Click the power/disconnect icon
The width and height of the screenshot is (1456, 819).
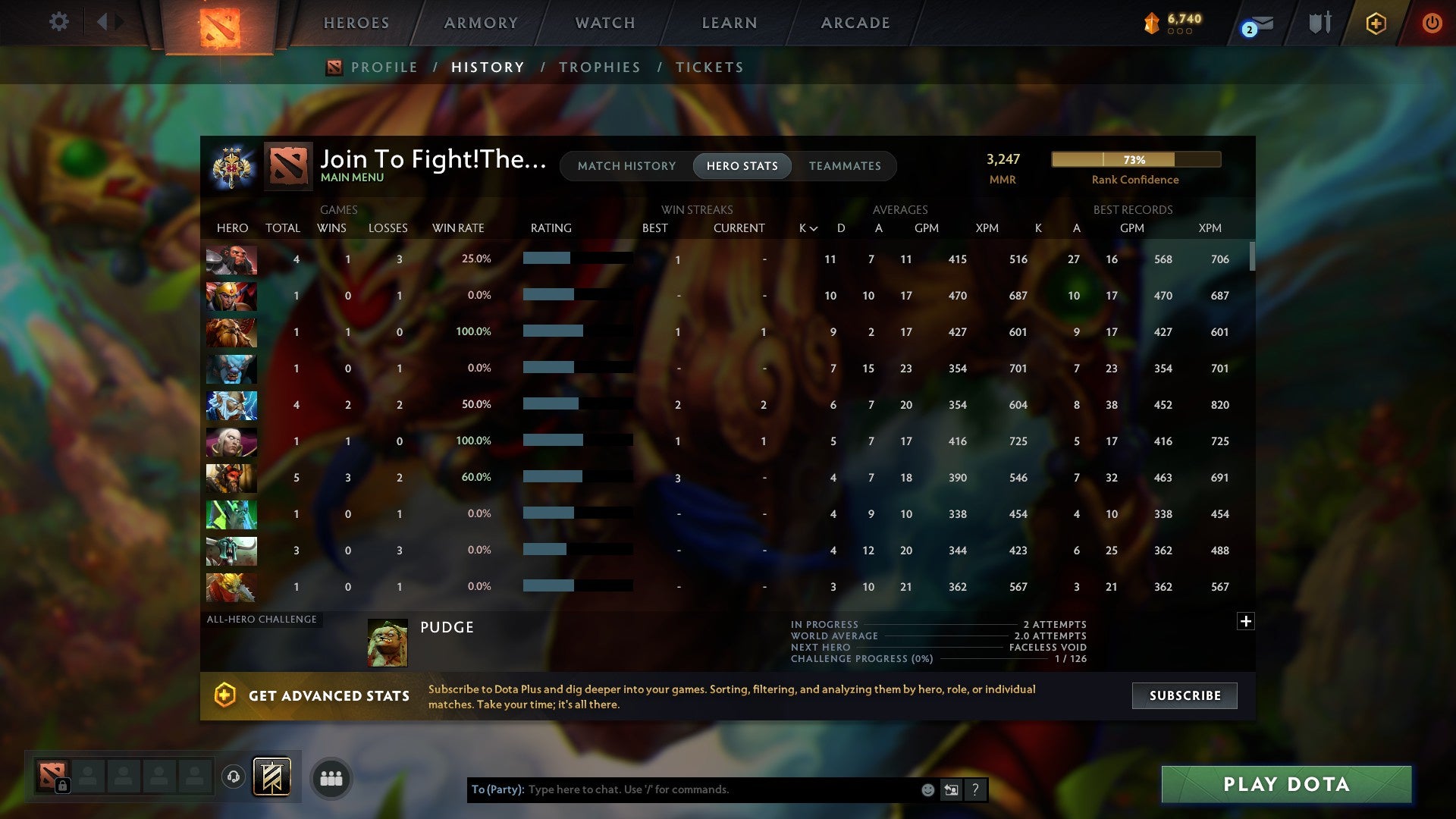coord(1432,23)
